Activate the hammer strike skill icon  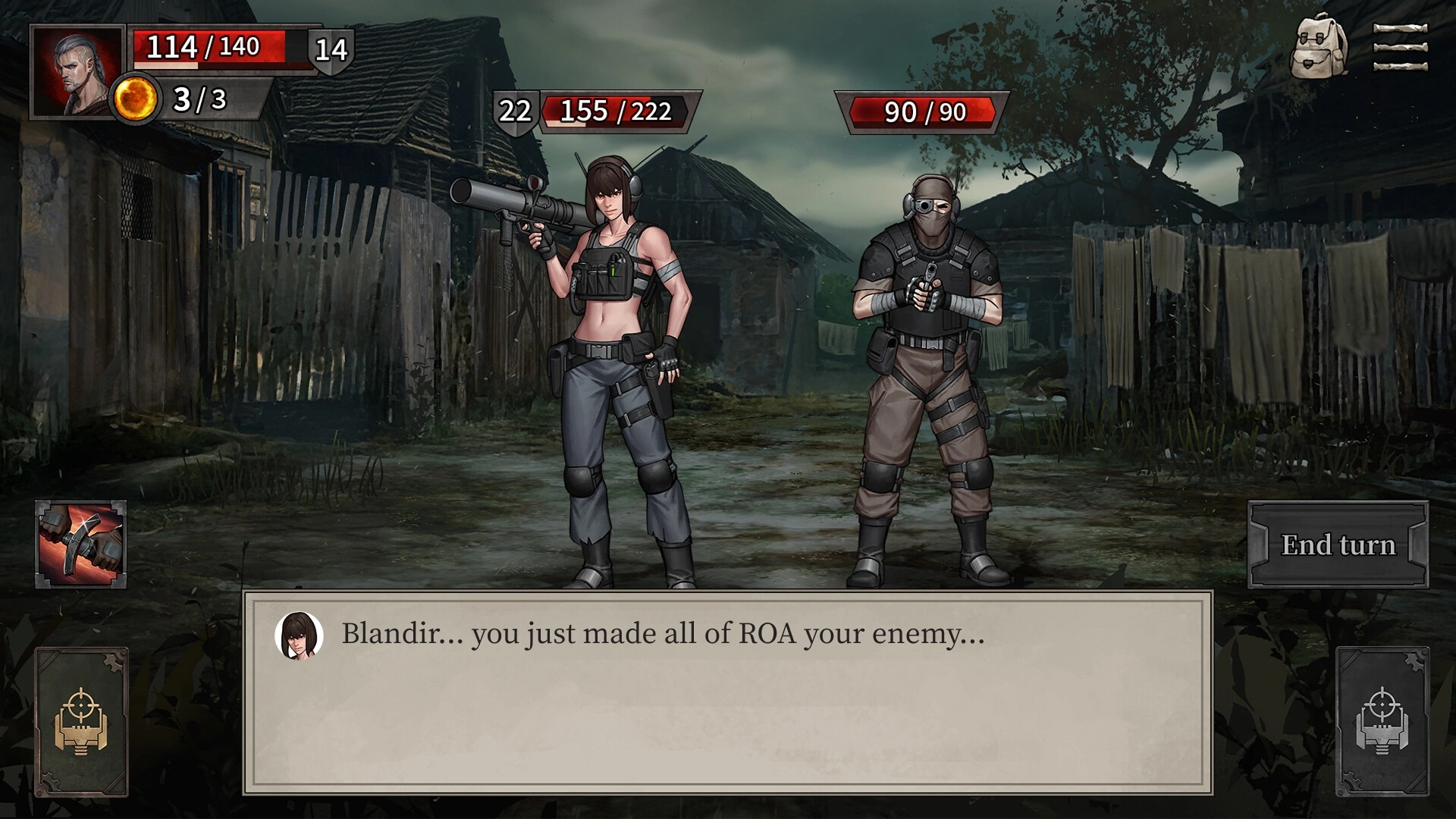[81, 544]
